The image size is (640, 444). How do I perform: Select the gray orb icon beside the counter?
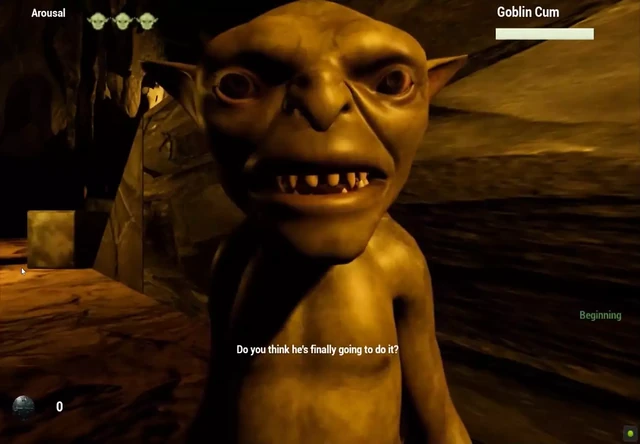point(23,406)
